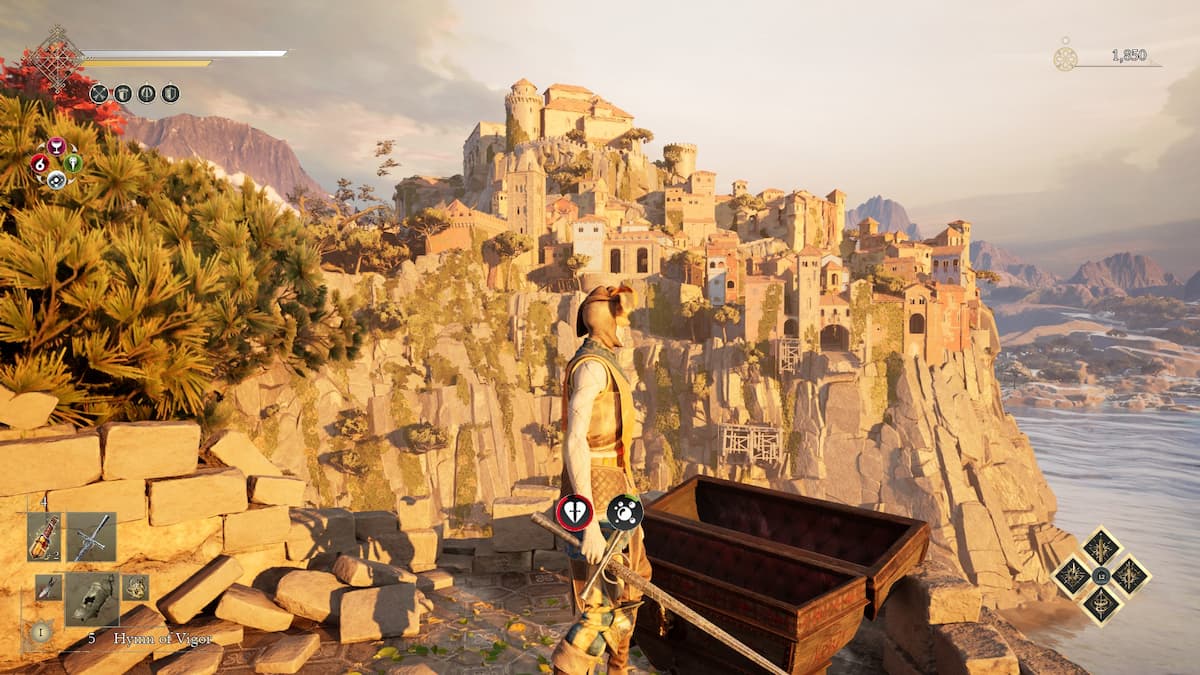Choose the red swirl element icon
Viewport: 1200px width, 675px height.
[x=40, y=163]
